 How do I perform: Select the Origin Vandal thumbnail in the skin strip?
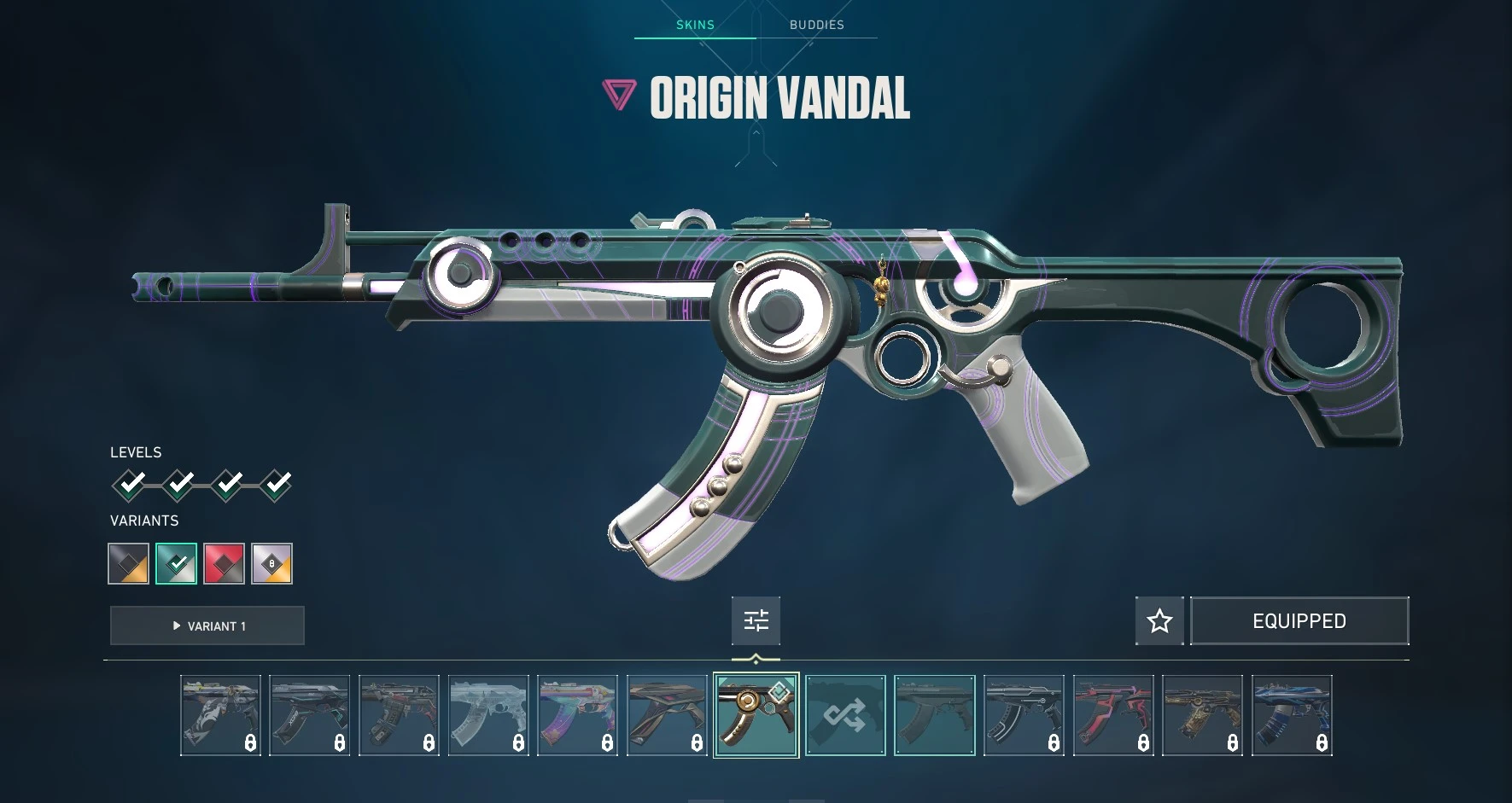coord(756,715)
